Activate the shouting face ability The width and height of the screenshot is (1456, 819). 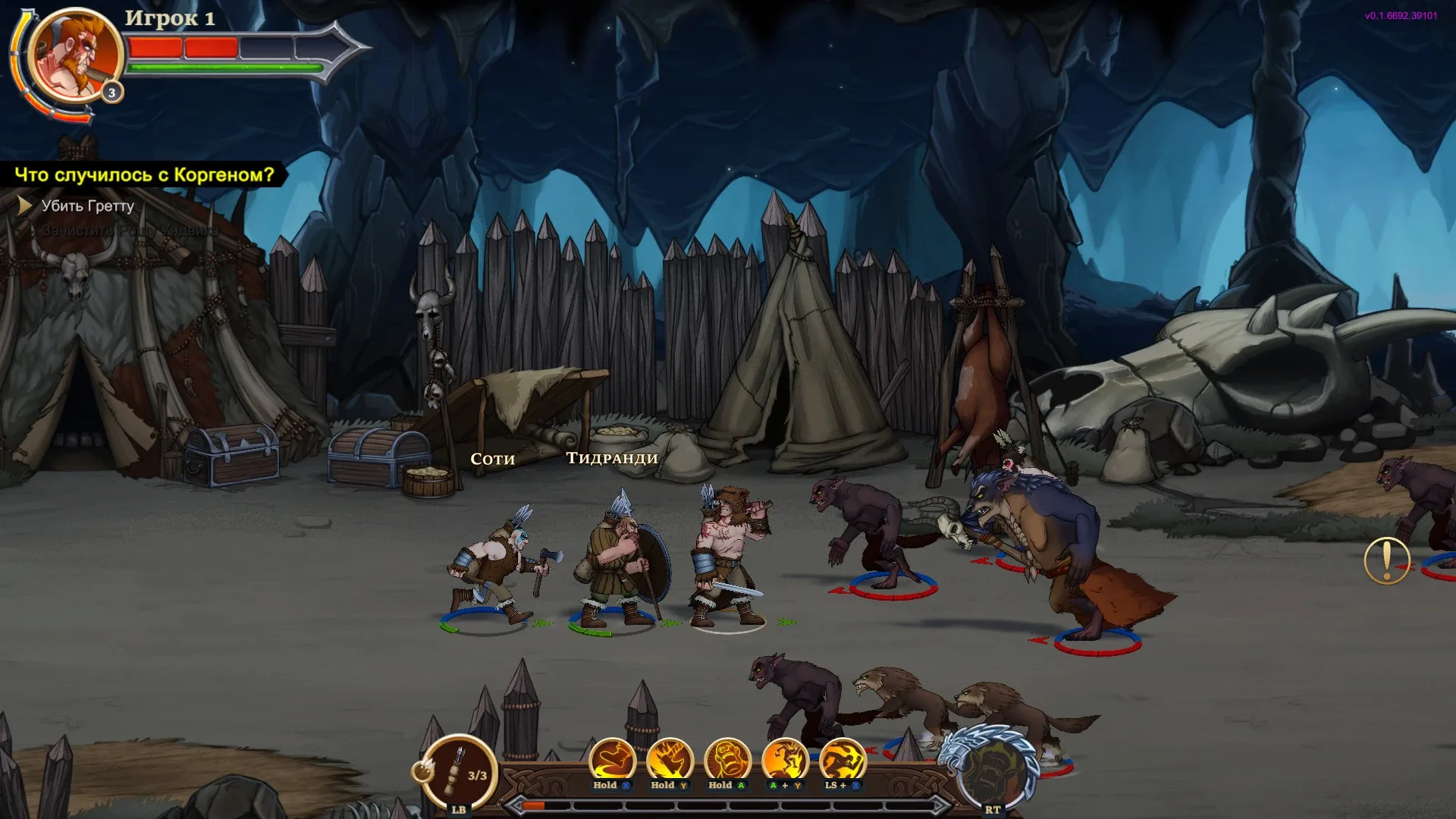727,760
